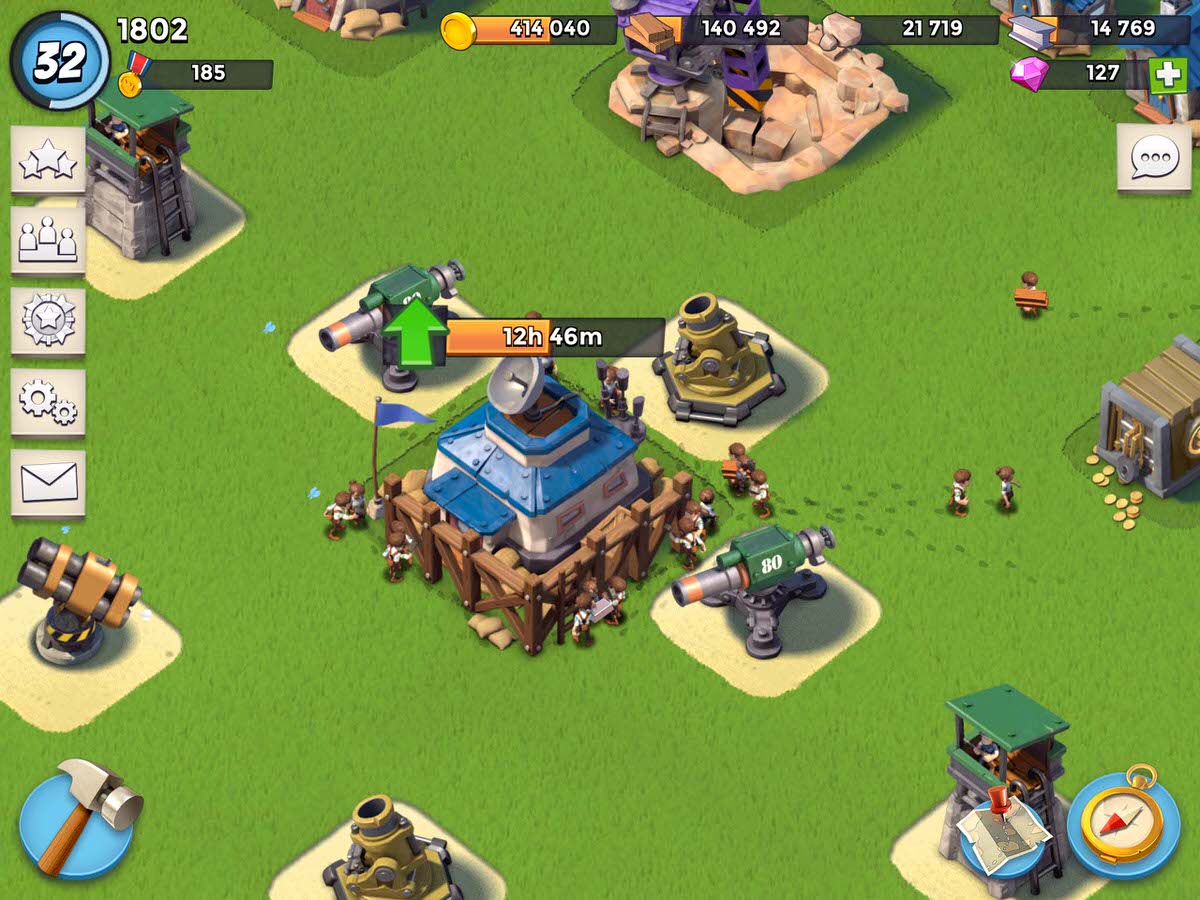Open the settings gears button
1200x900 pixels.
(48, 401)
